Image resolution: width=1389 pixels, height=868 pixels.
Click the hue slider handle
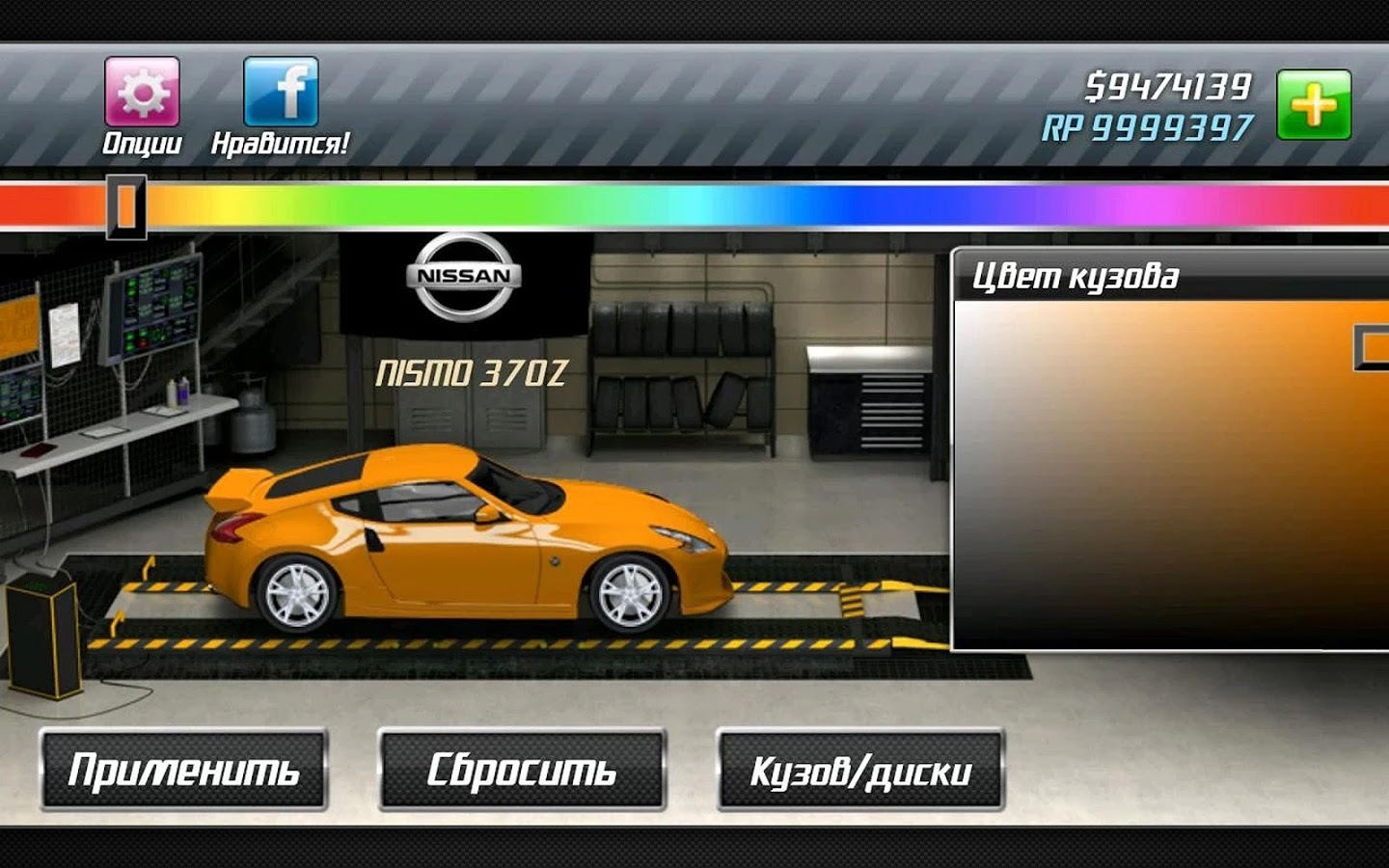(126, 205)
